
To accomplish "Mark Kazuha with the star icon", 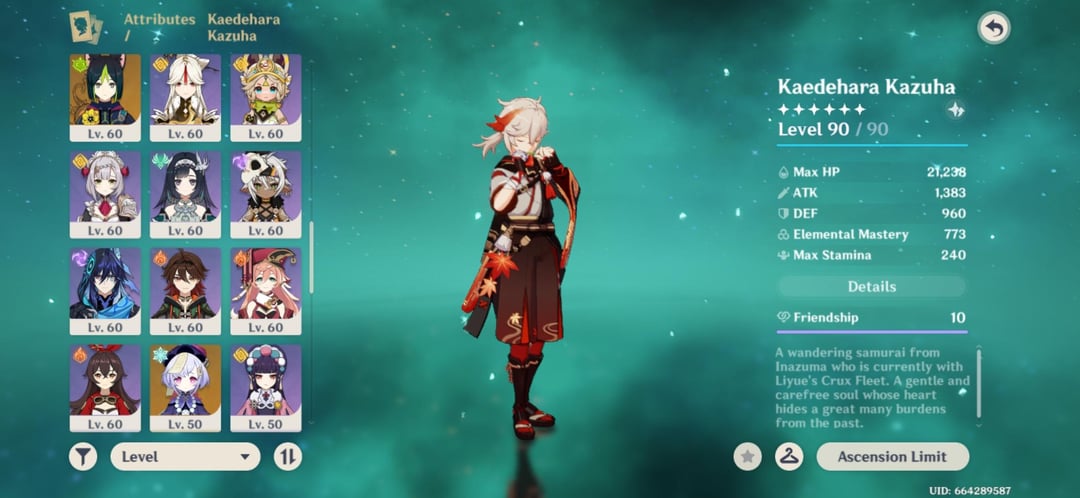I will [x=747, y=457].
